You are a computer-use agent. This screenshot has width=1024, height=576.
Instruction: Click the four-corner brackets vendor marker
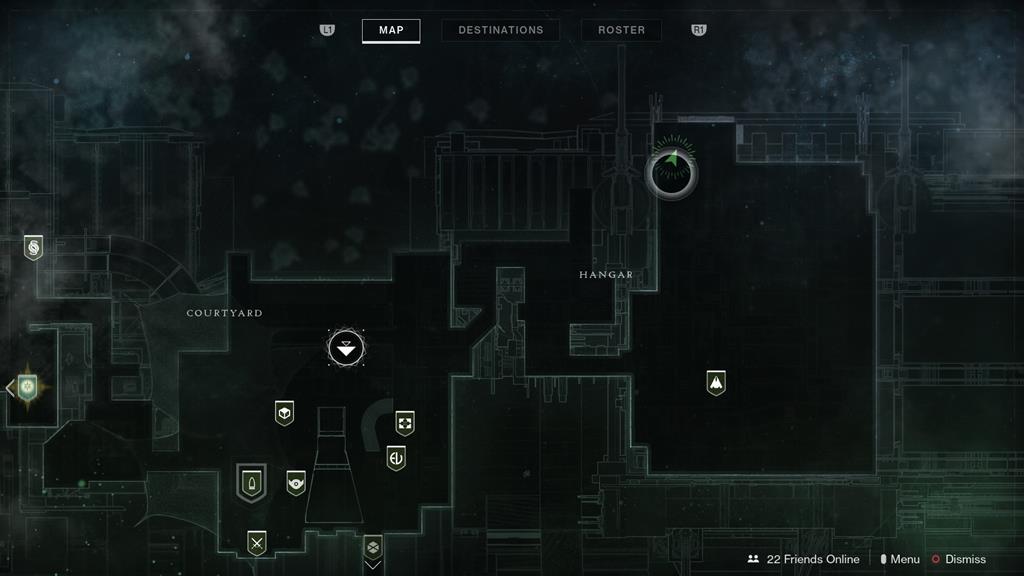coord(405,422)
